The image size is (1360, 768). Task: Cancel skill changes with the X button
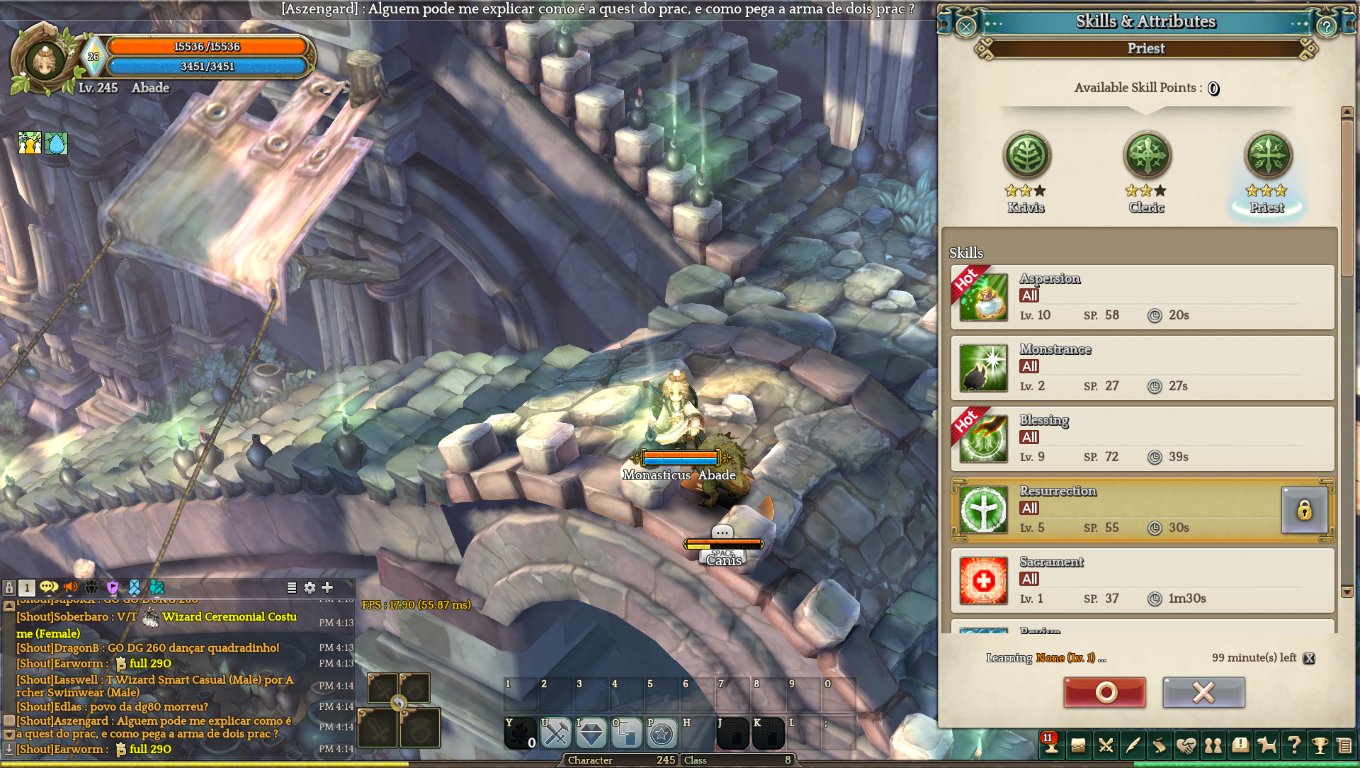1203,692
